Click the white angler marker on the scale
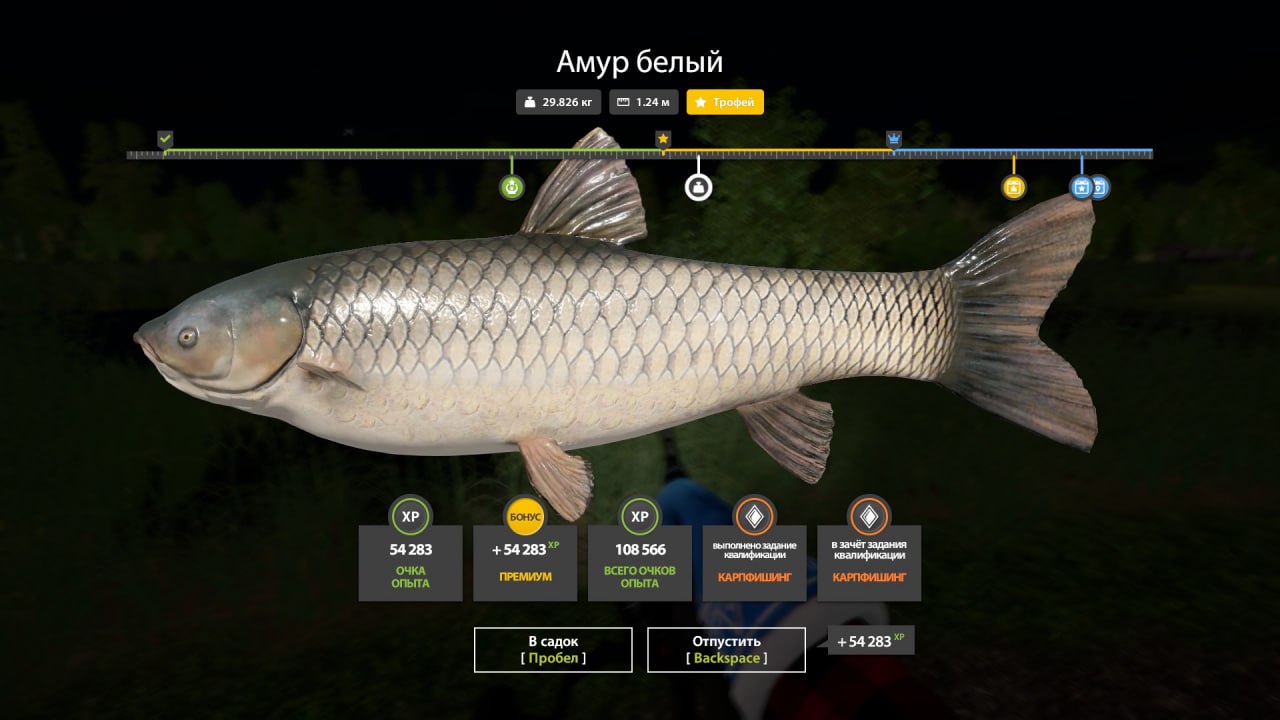The height and width of the screenshot is (720, 1280). click(x=698, y=185)
